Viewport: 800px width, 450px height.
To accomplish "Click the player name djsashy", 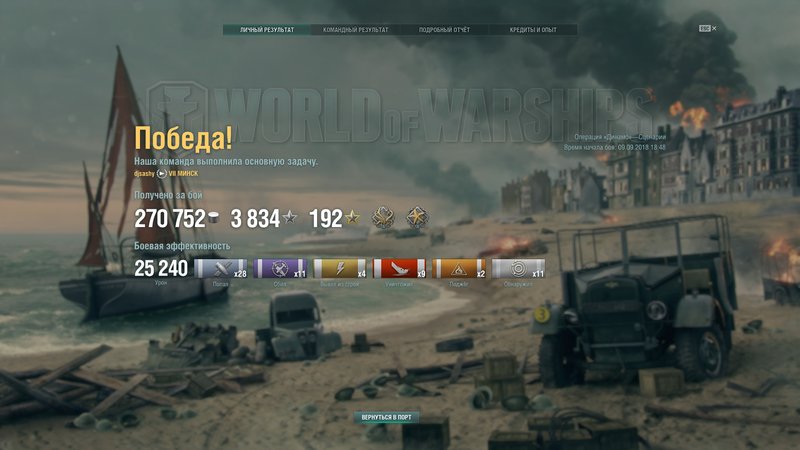I will coord(144,173).
